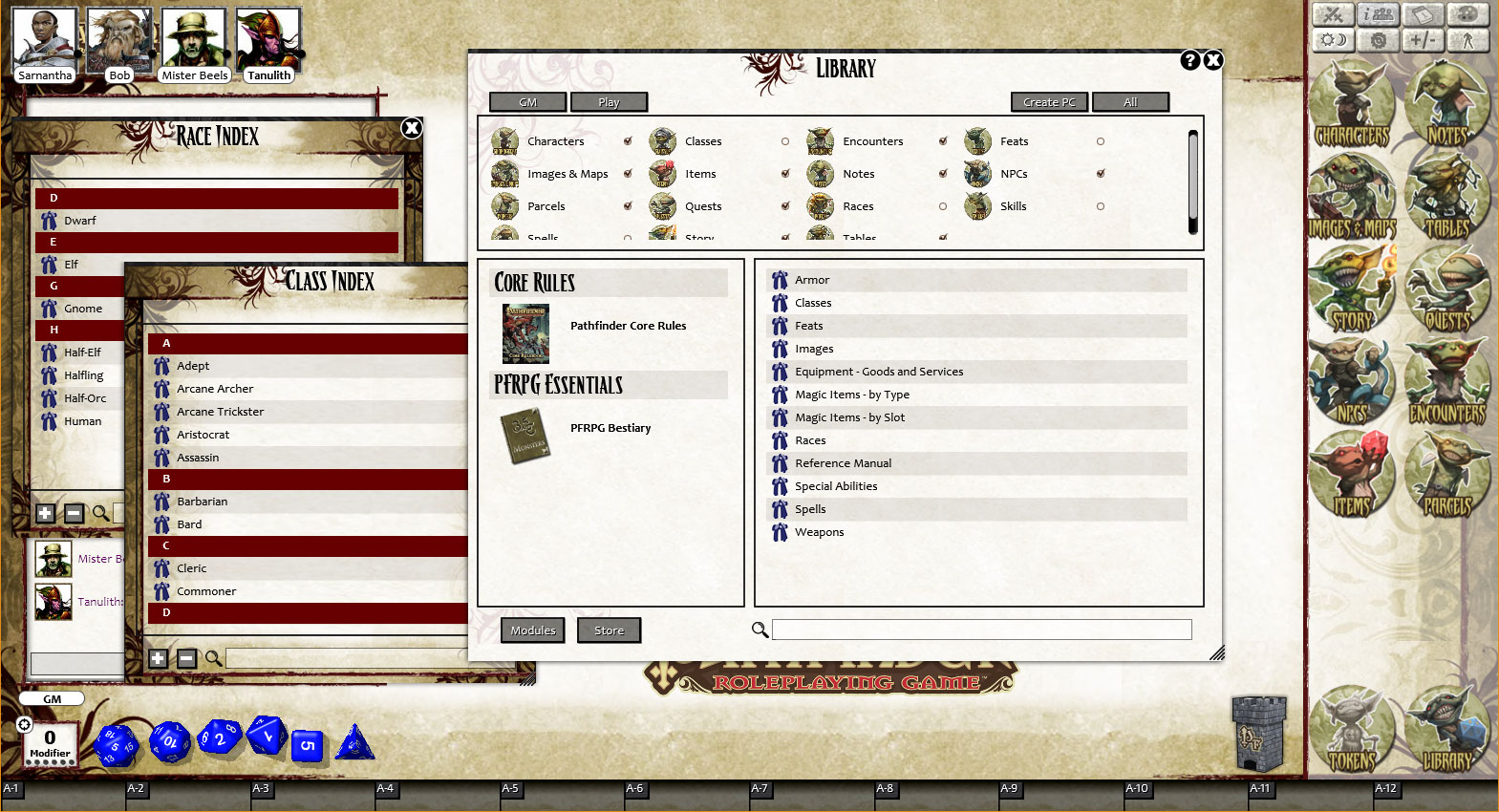Viewport: 1499px width, 812px height.
Task: Open the Reference Manual entry
Action: coord(844,463)
